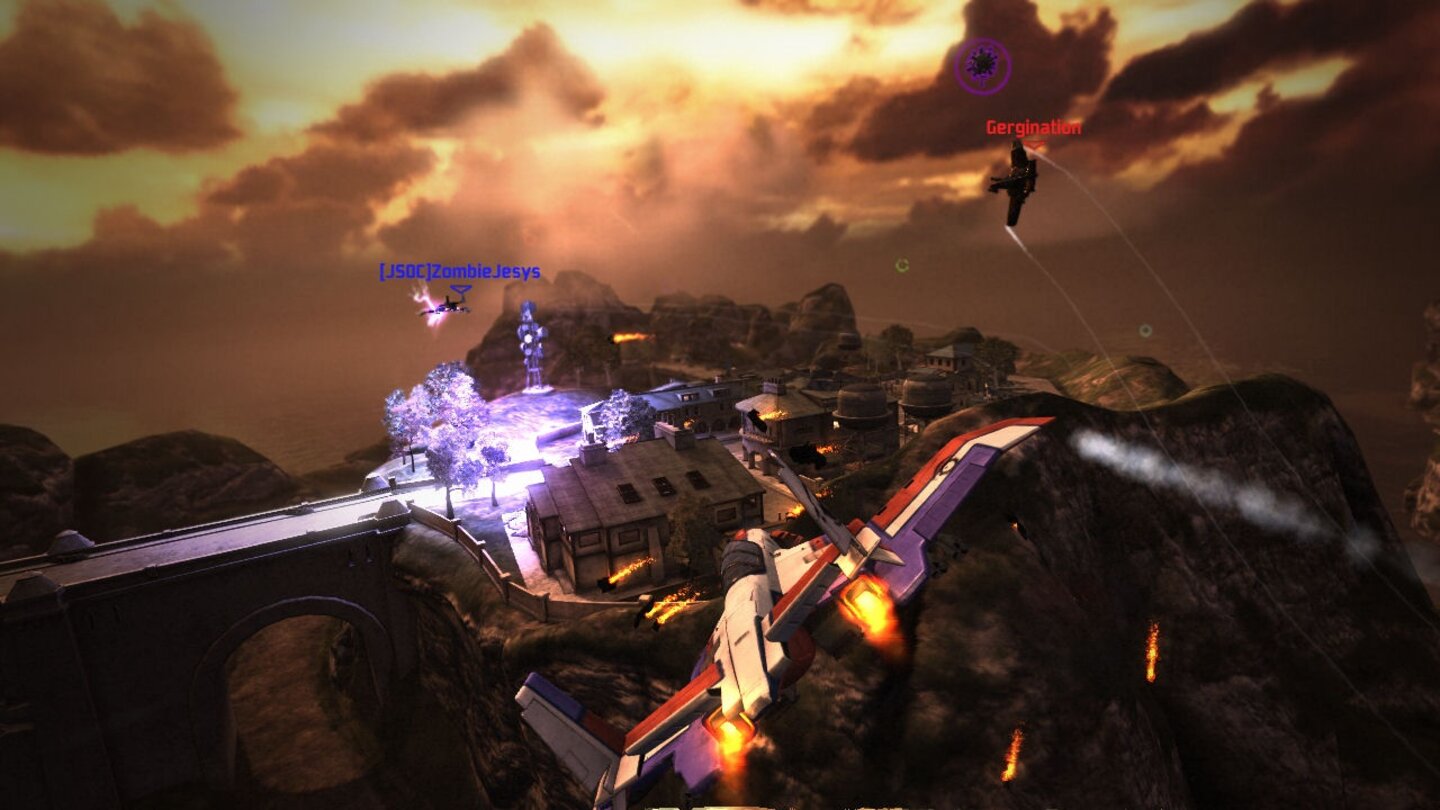The width and height of the screenshot is (1440, 810).
Task: Select the Gergination enemy name label
Action: coord(1031,128)
